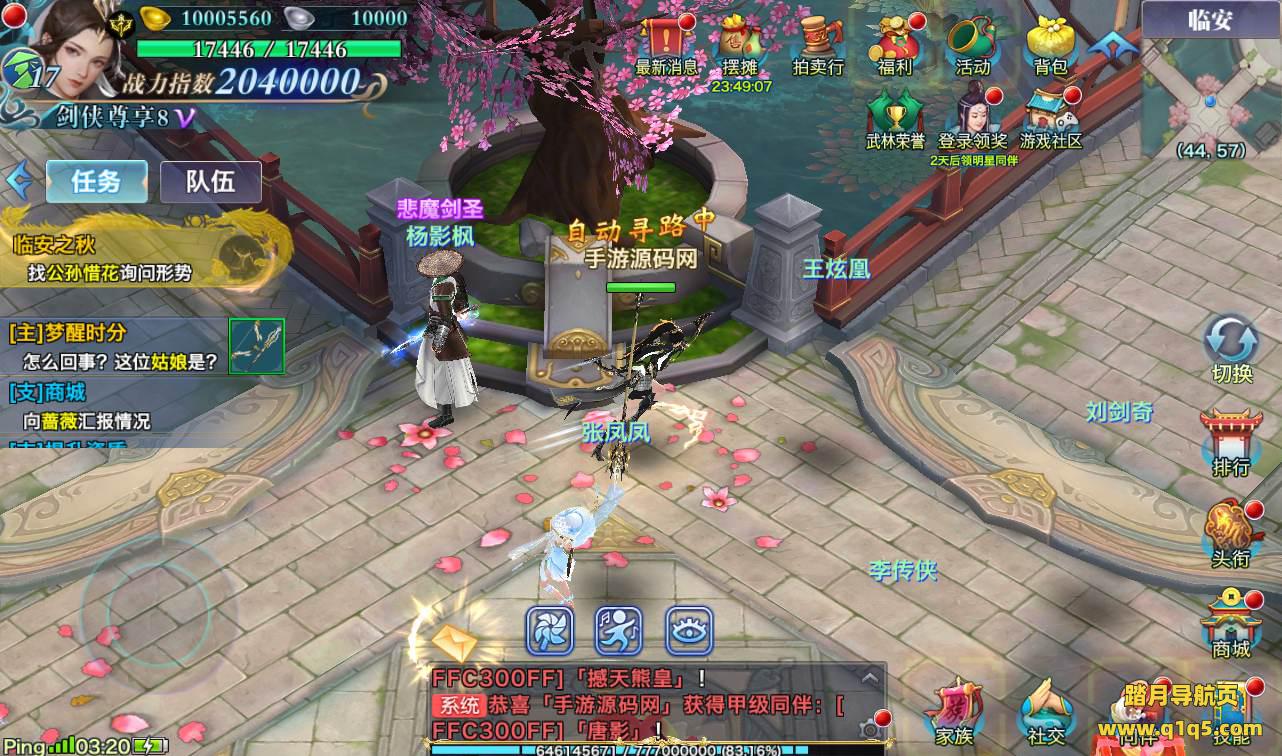
Task: Claim the 登录领奖 login reward
Action: [973, 115]
